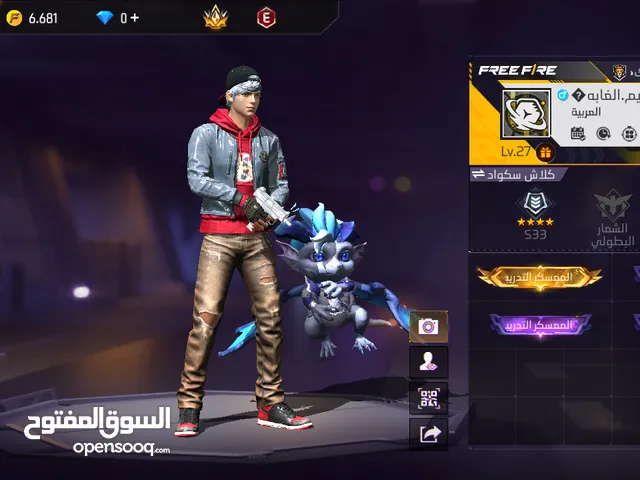This screenshot has width=640, height=480.
Task: Claim the orange gift box beside Lv.27
Action: point(545,152)
